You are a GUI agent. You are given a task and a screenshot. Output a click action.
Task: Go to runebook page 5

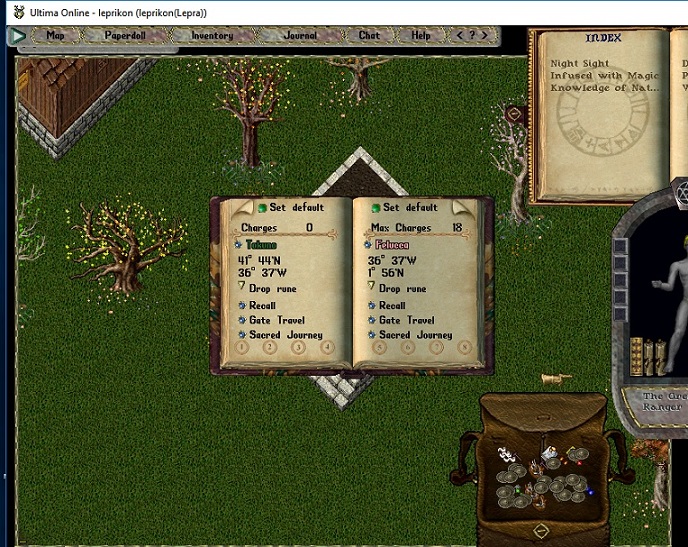tap(379, 348)
